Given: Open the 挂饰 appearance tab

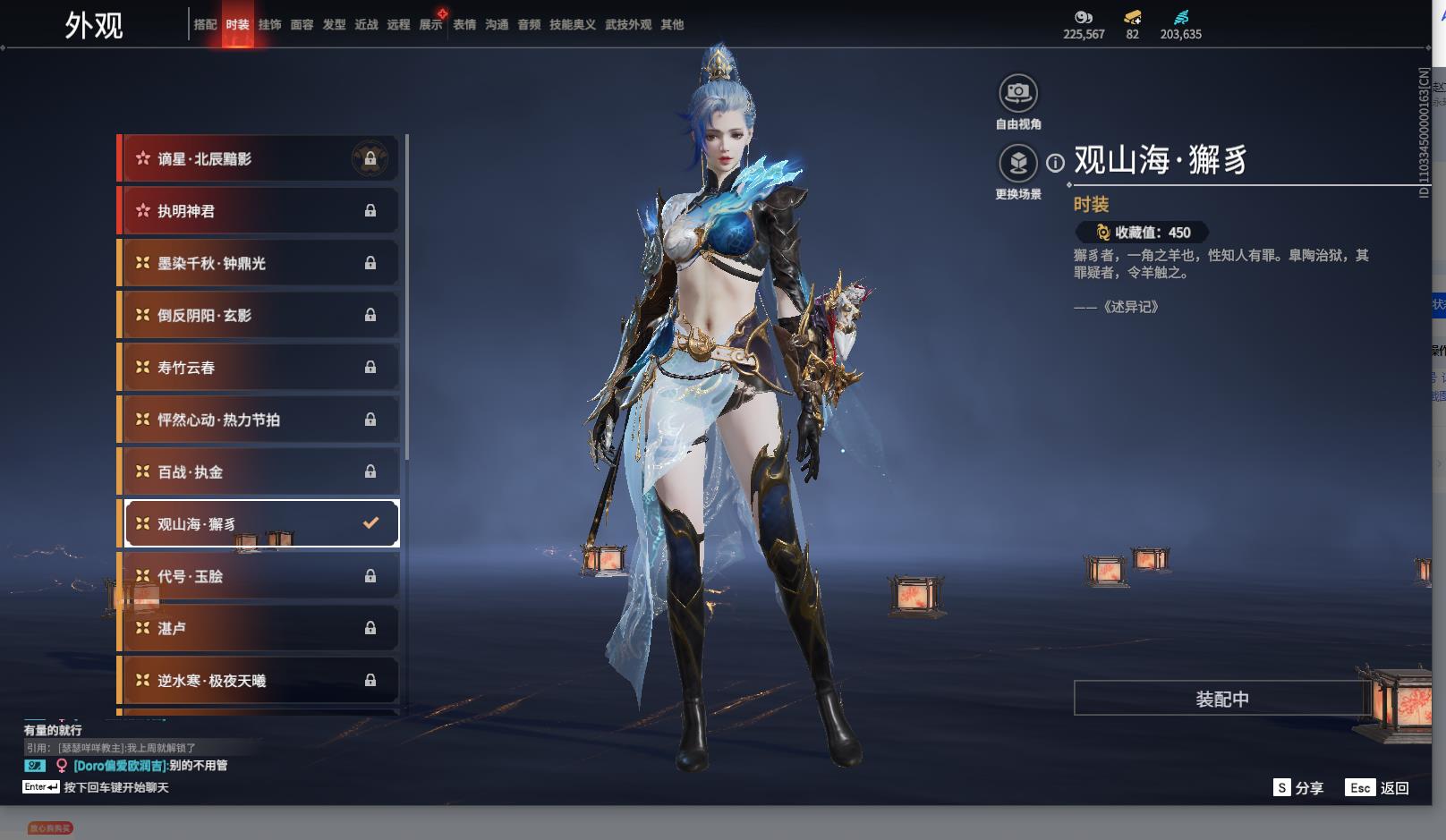Looking at the screenshot, I should pos(269,25).
